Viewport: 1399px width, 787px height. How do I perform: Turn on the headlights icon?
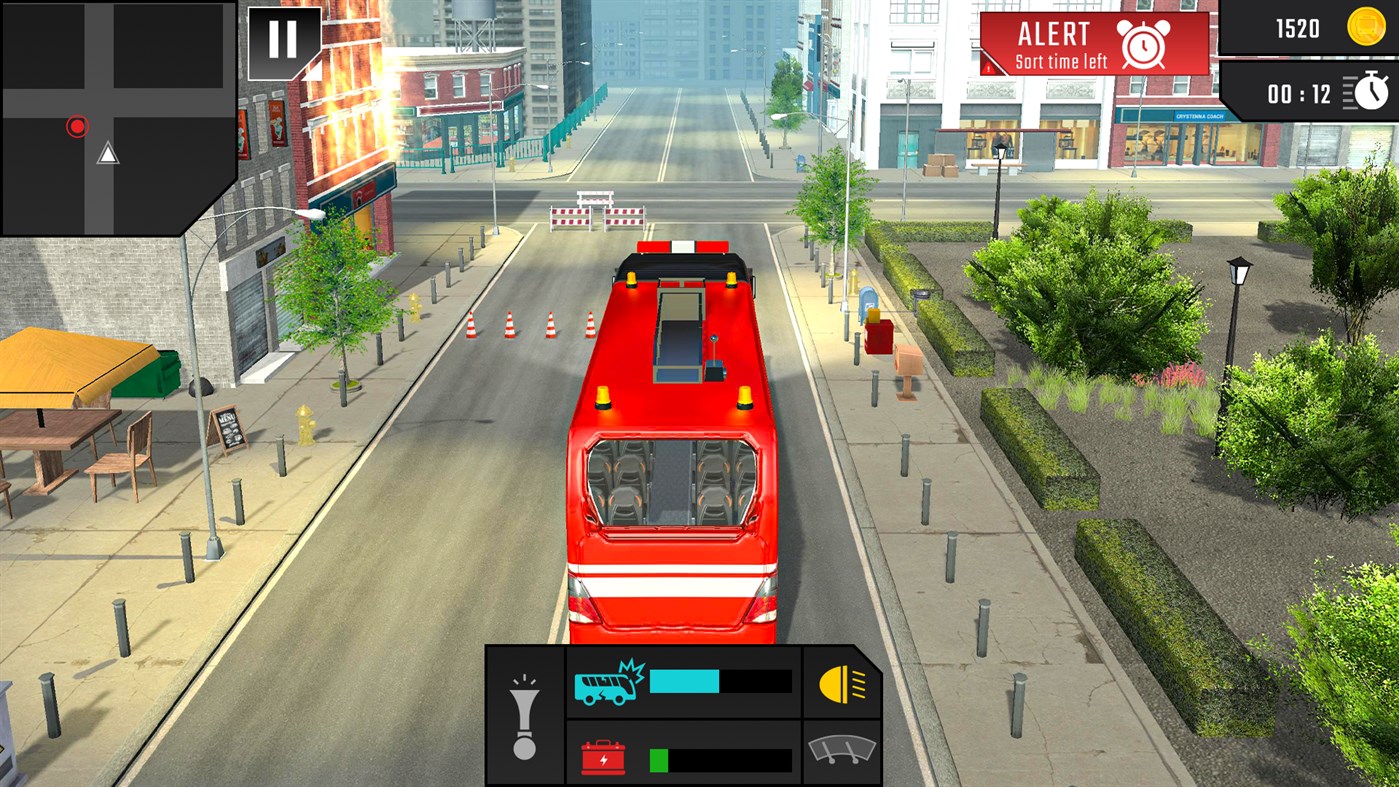(841, 685)
